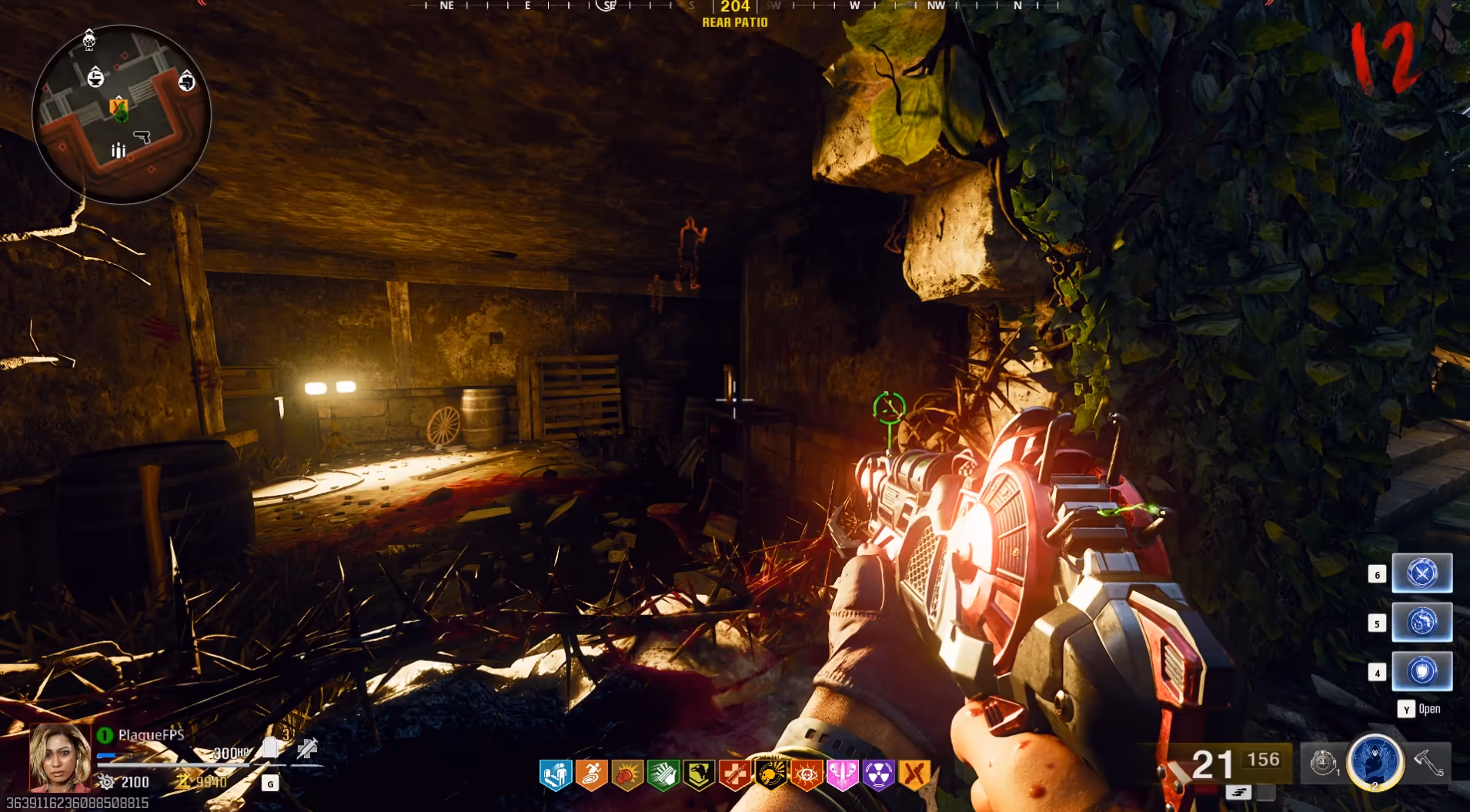Select the pink Elemental Pop perk icon
This screenshot has width=1470, height=812.
point(842,775)
